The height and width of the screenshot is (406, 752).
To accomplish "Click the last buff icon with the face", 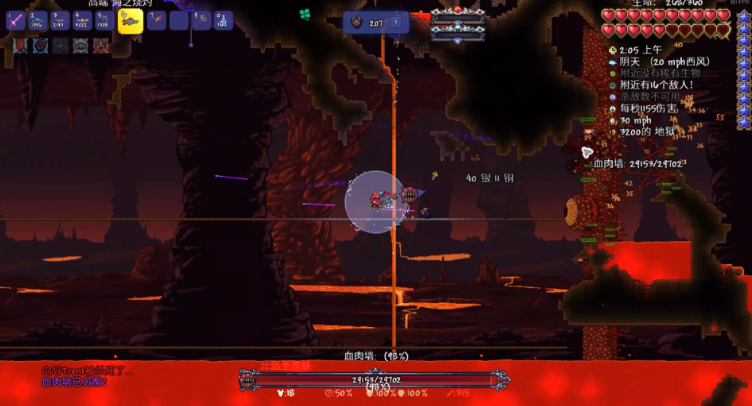I will tap(101, 45).
